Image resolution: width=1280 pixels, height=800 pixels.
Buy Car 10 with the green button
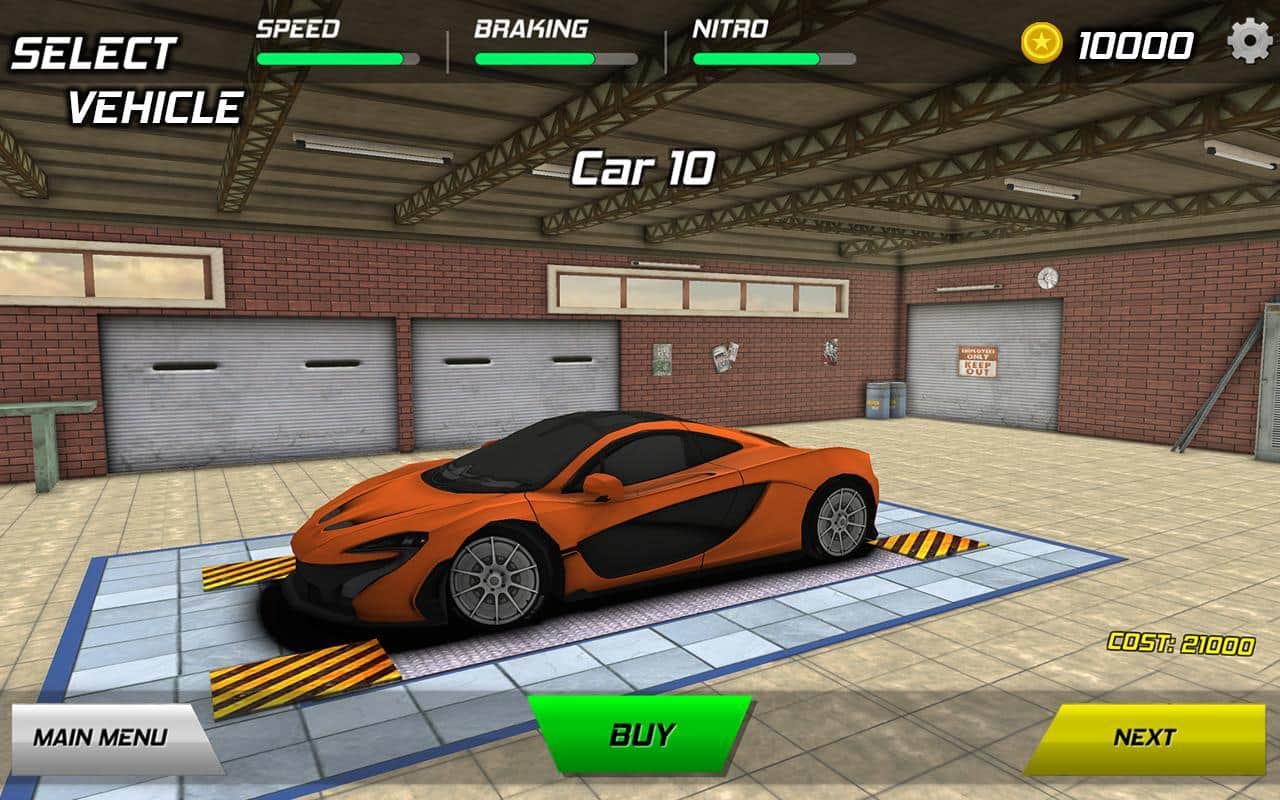[x=640, y=735]
